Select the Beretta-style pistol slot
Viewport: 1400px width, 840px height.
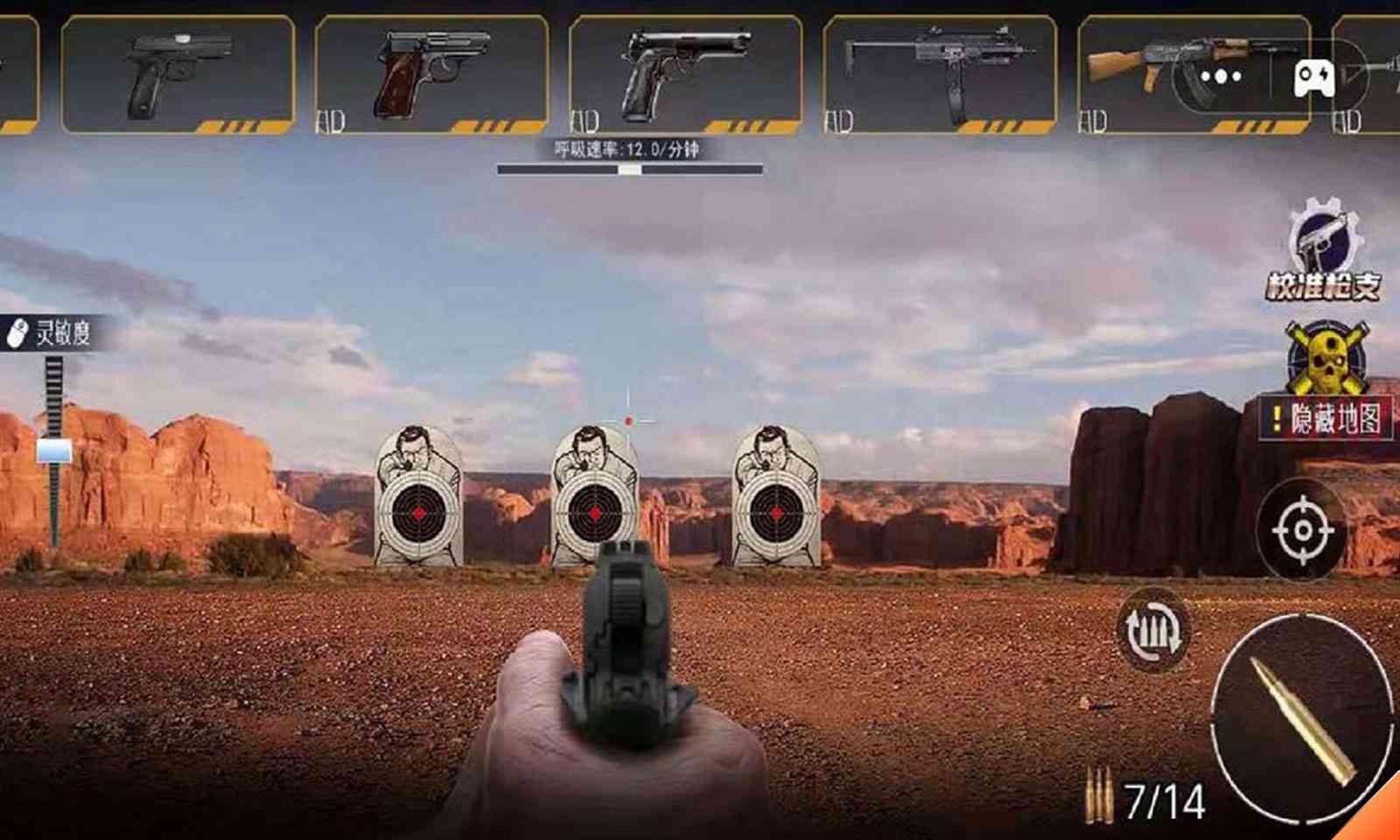pos(685,74)
